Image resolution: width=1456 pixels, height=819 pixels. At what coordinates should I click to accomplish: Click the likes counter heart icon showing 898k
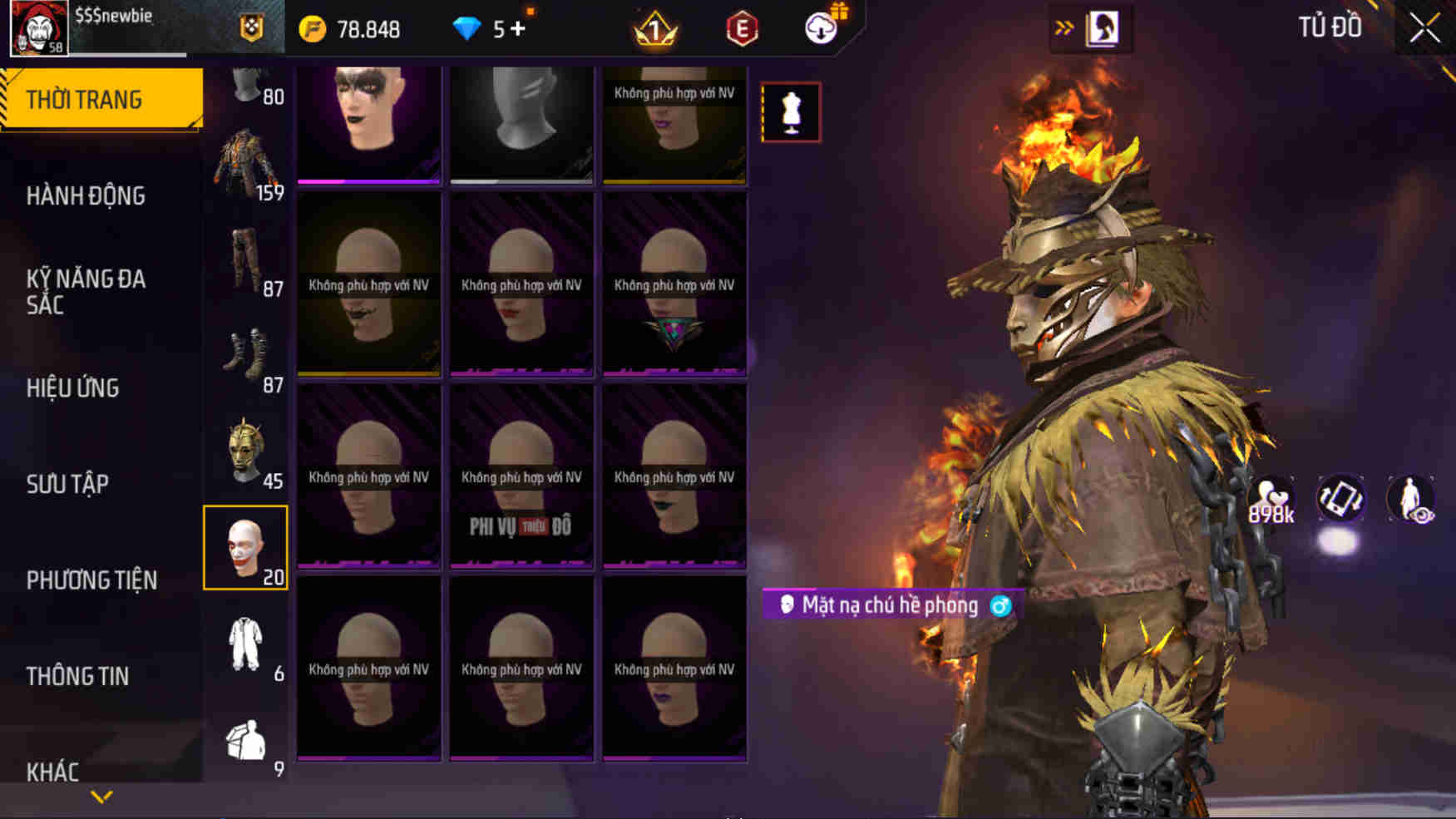(x=1271, y=499)
